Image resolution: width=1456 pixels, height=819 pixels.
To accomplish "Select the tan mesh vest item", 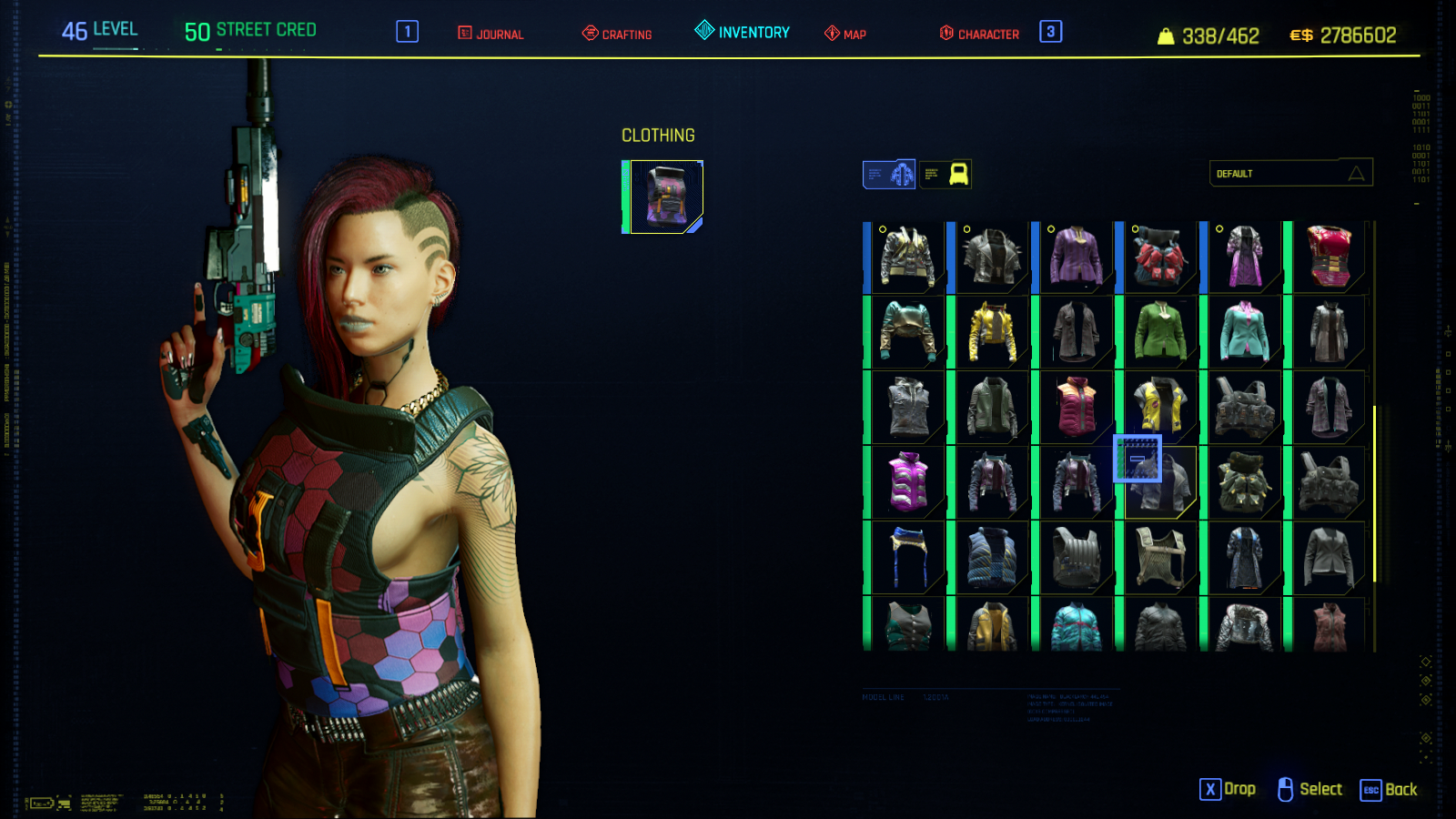I will (1160, 557).
